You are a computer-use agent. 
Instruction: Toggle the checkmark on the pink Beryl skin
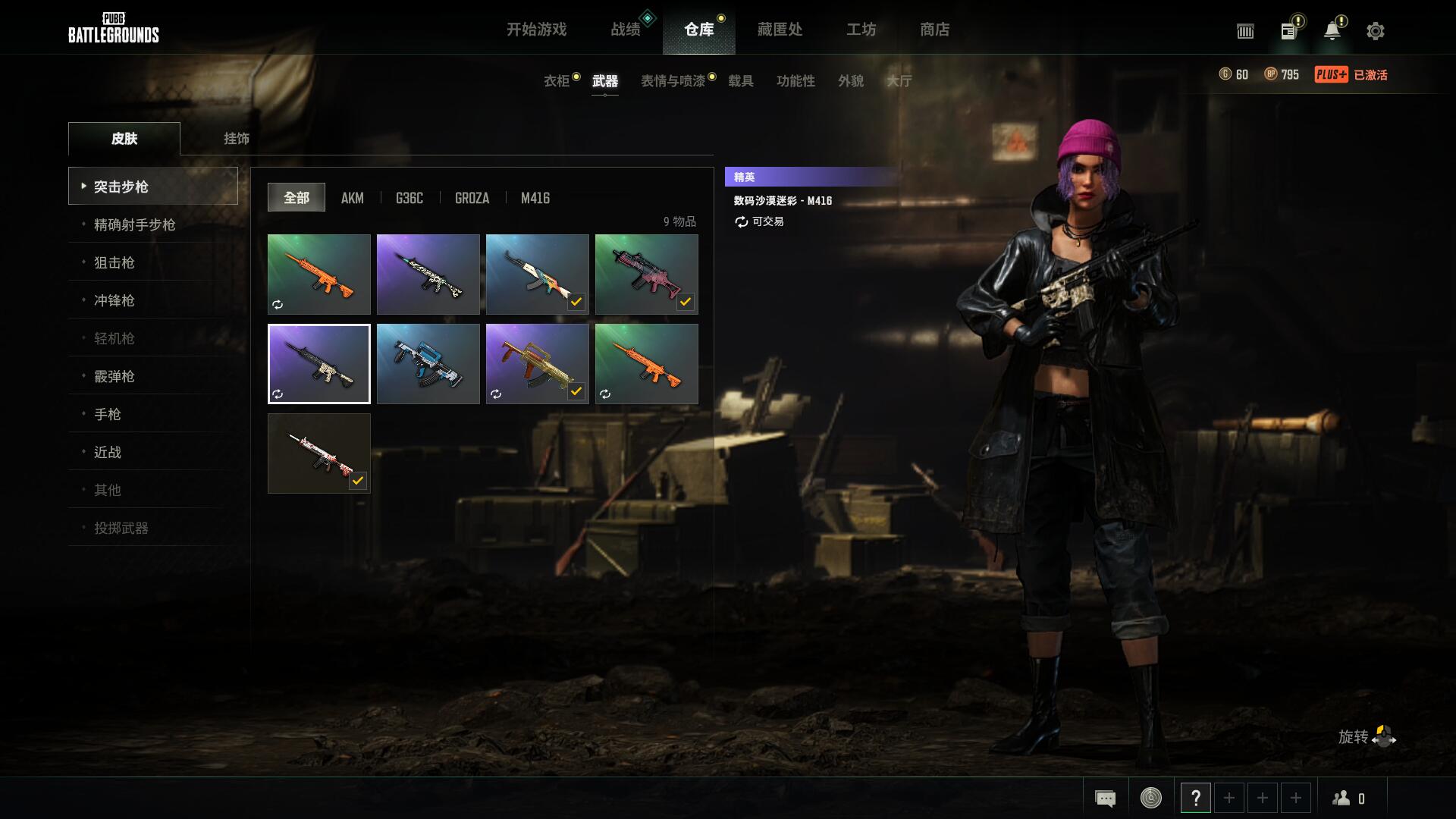[x=686, y=301]
